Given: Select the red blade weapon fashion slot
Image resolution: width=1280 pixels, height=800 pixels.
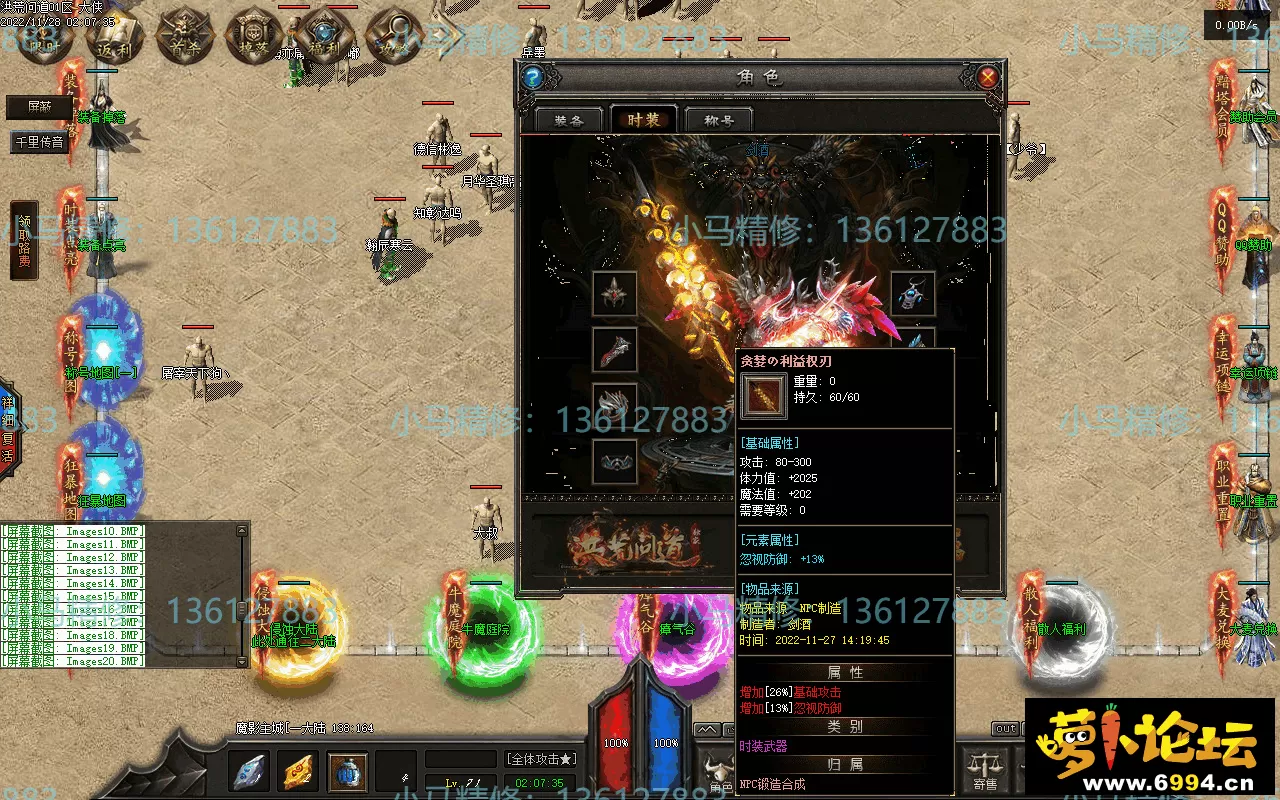Looking at the screenshot, I should 614,350.
